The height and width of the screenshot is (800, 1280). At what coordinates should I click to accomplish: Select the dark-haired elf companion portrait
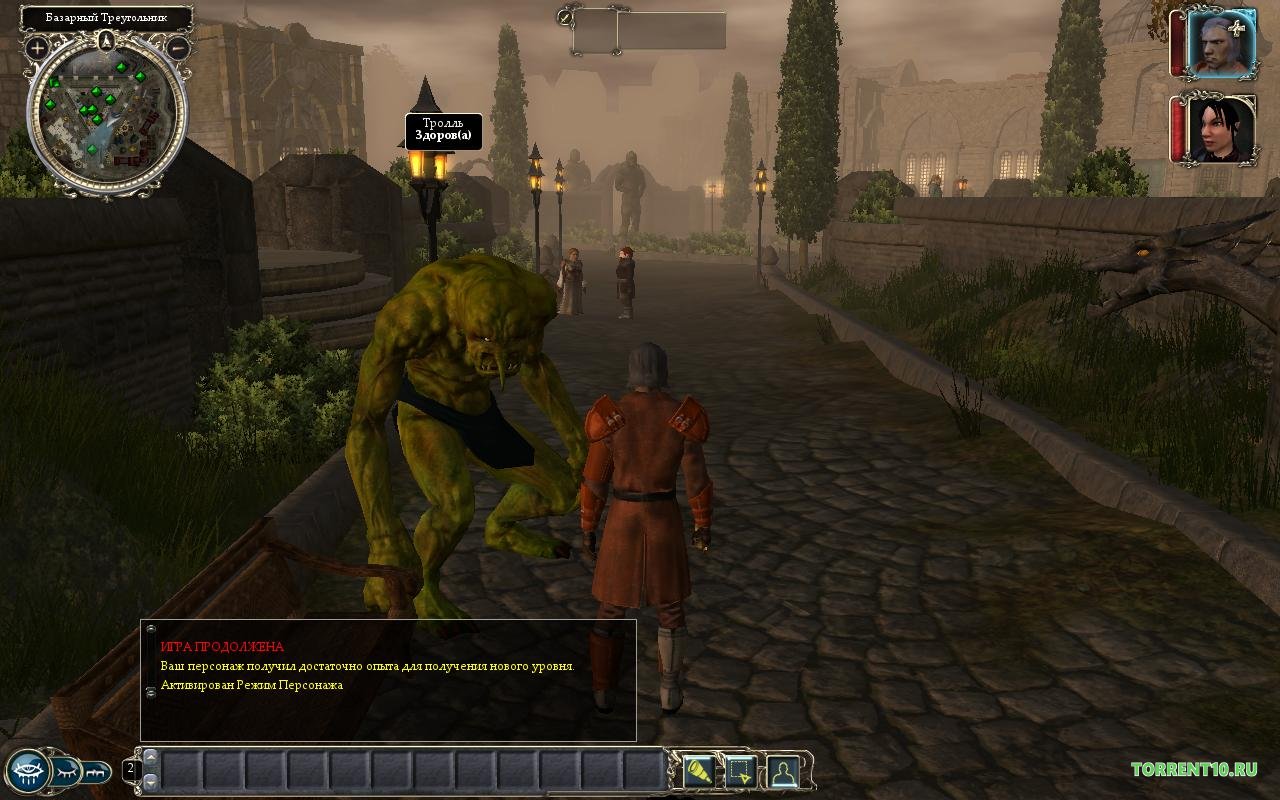coord(1220,129)
